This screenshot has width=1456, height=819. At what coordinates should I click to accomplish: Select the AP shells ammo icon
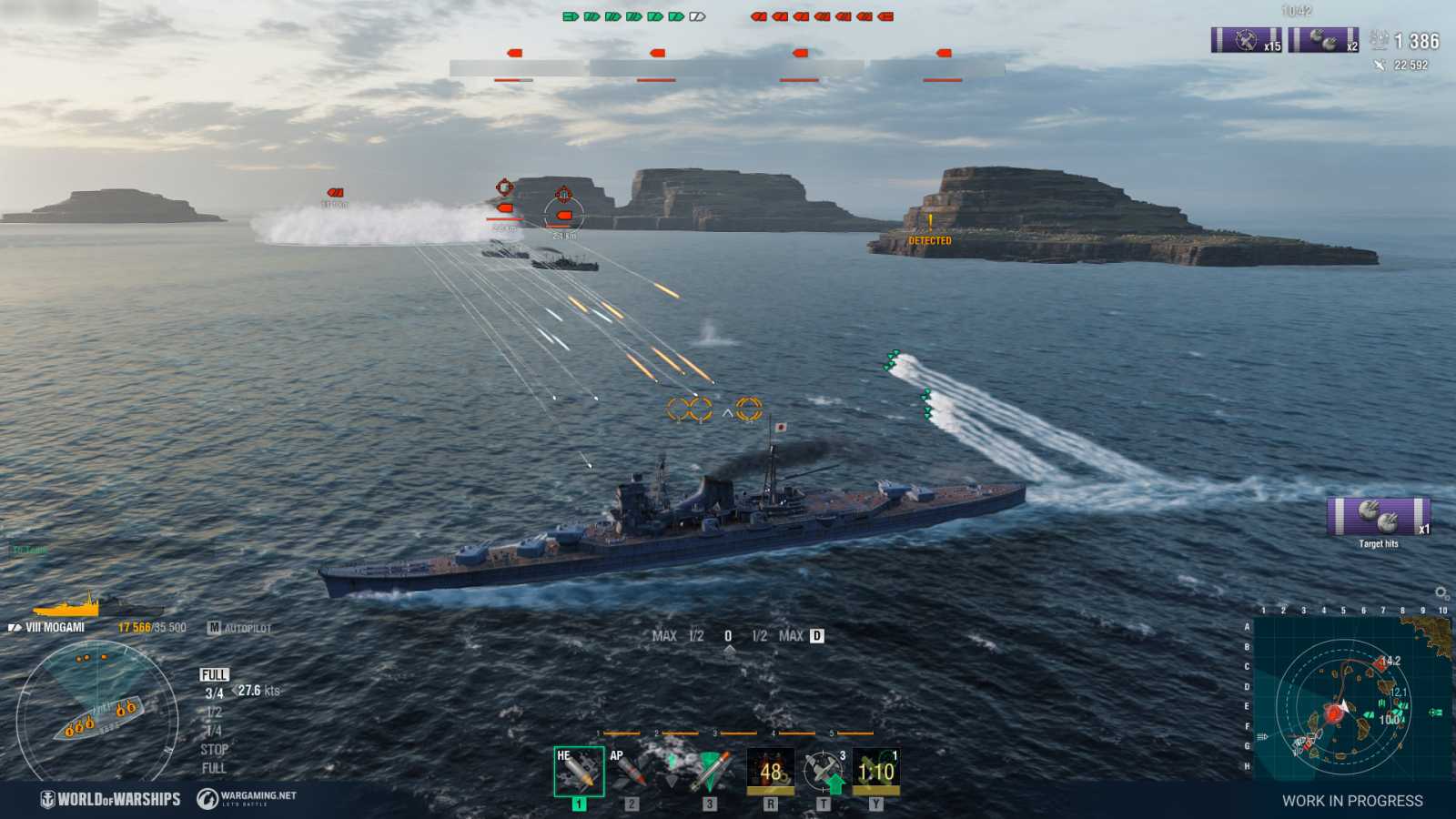[x=630, y=772]
